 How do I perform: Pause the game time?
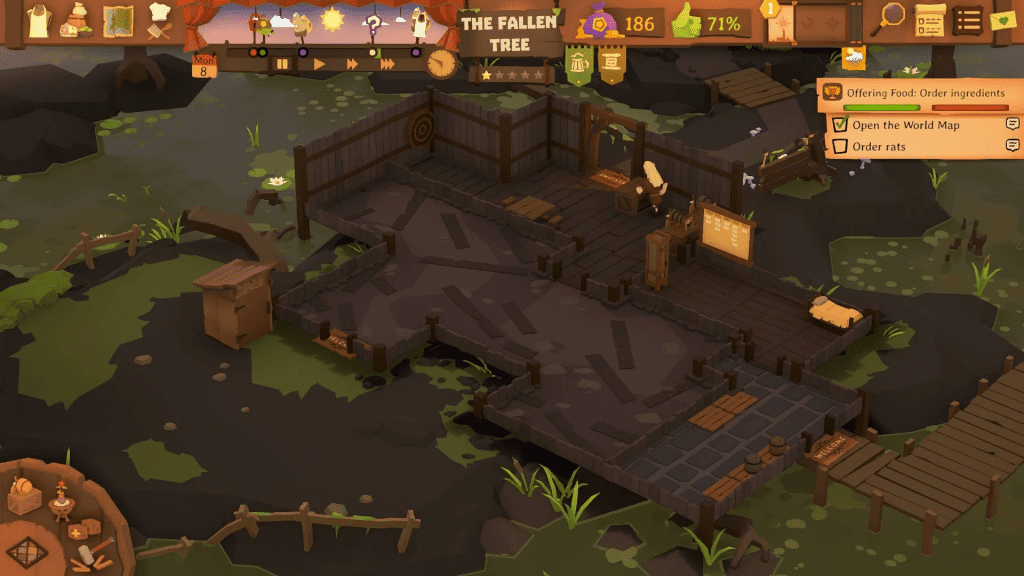point(283,64)
